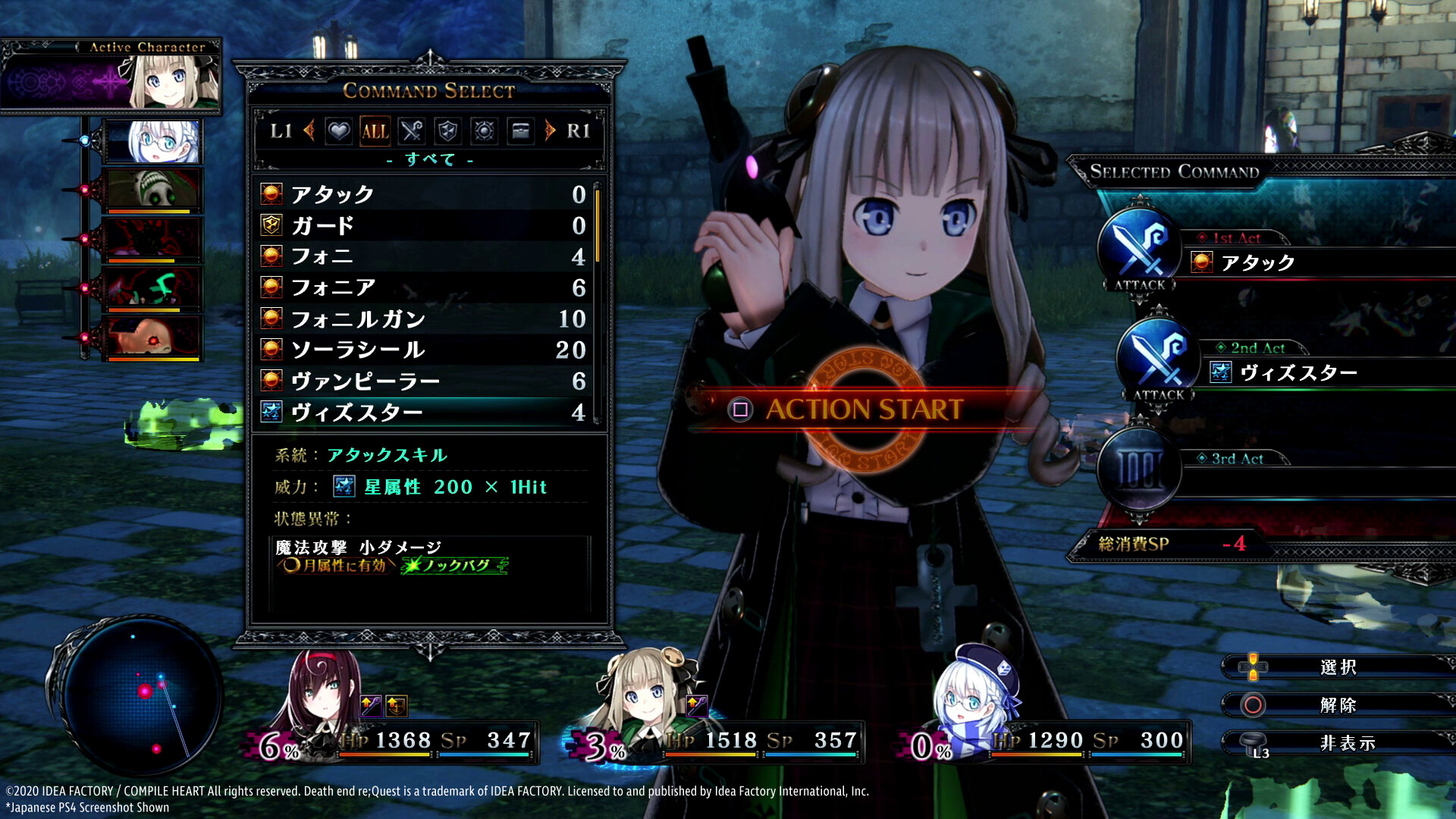The height and width of the screenshot is (819, 1456).
Task: Click the L1 left arrow to cycle skill categories
Action: coord(310,131)
